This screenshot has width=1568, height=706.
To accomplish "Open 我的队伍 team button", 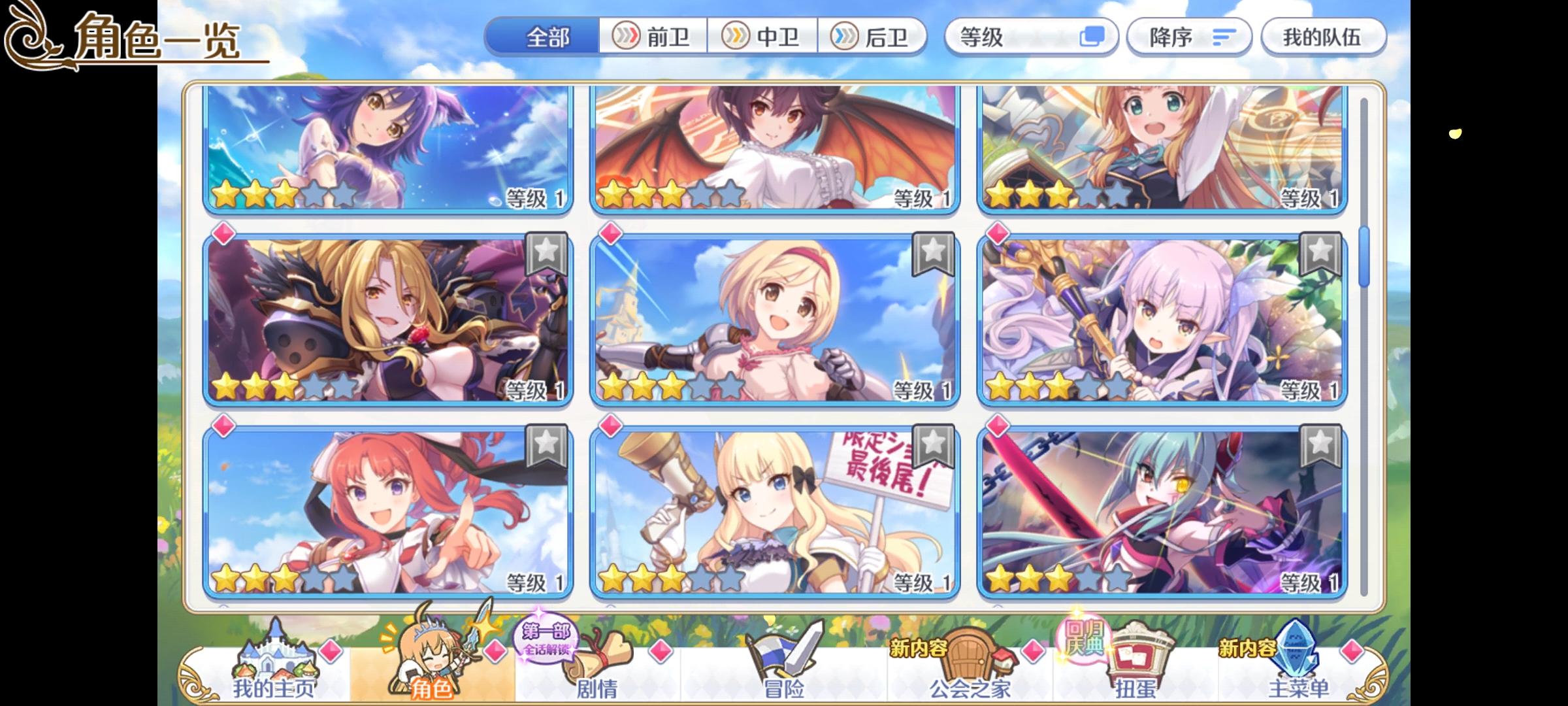I will coord(1324,37).
